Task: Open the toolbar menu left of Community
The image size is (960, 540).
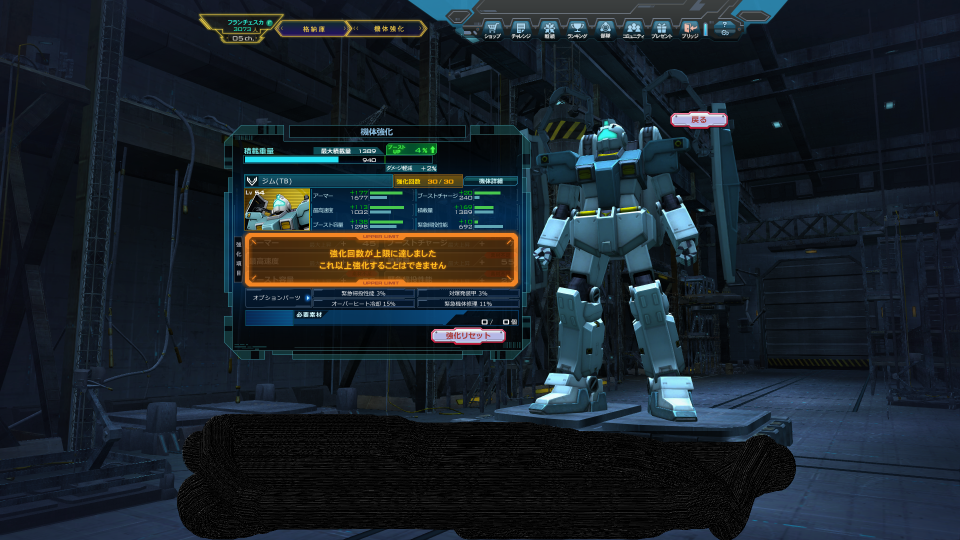Action: click(605, 28)
